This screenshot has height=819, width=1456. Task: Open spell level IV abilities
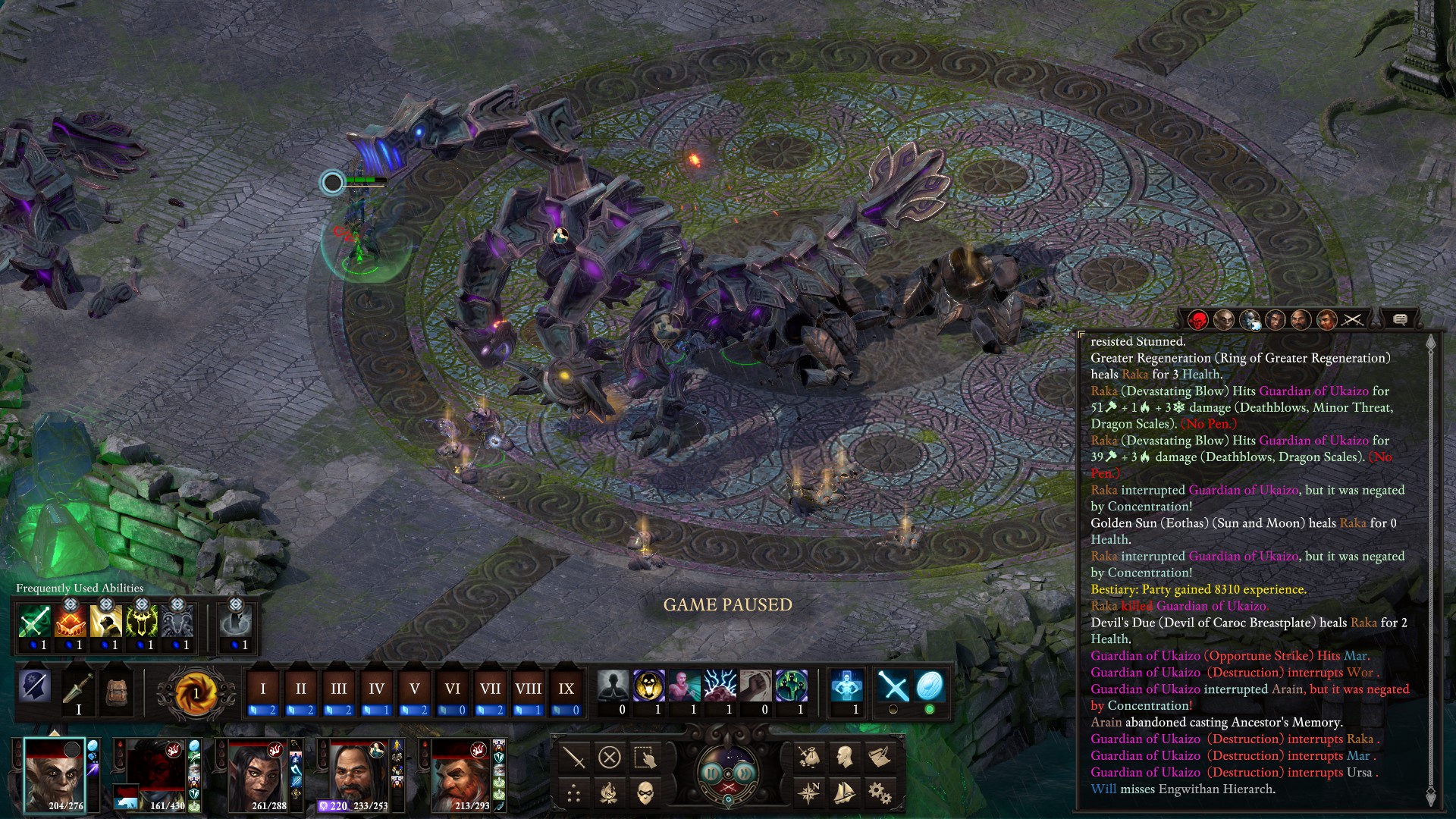click(x=376, y=689)
